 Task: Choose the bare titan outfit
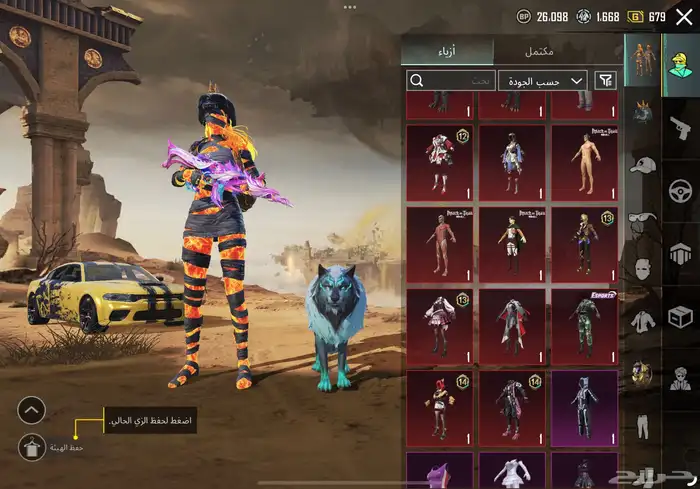click(x=585, y=159)
